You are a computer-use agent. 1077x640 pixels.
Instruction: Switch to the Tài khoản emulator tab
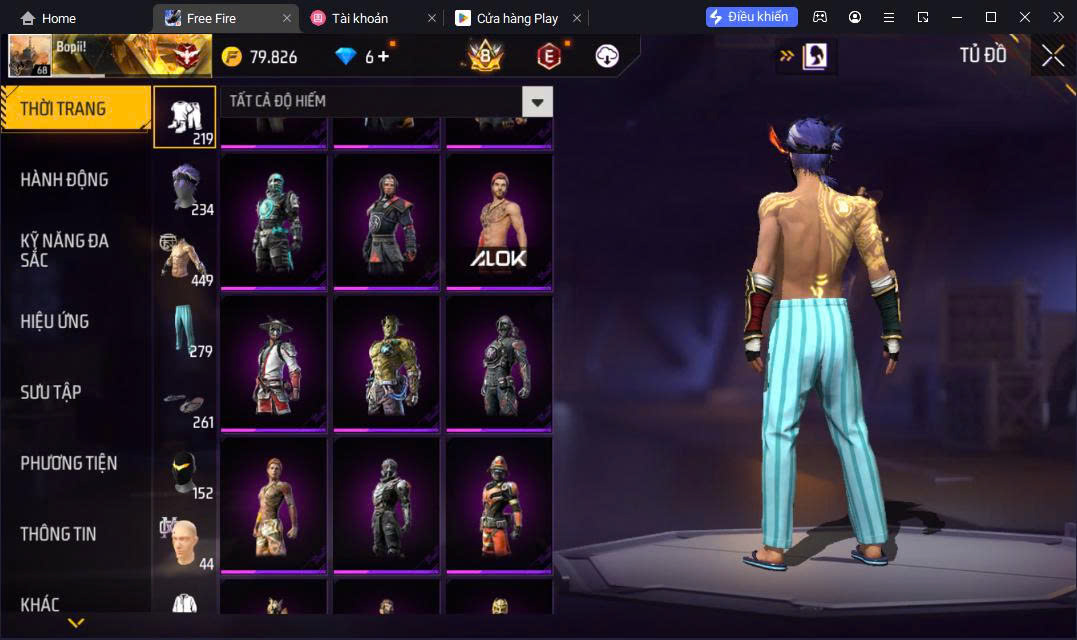(x=360, y=18)
